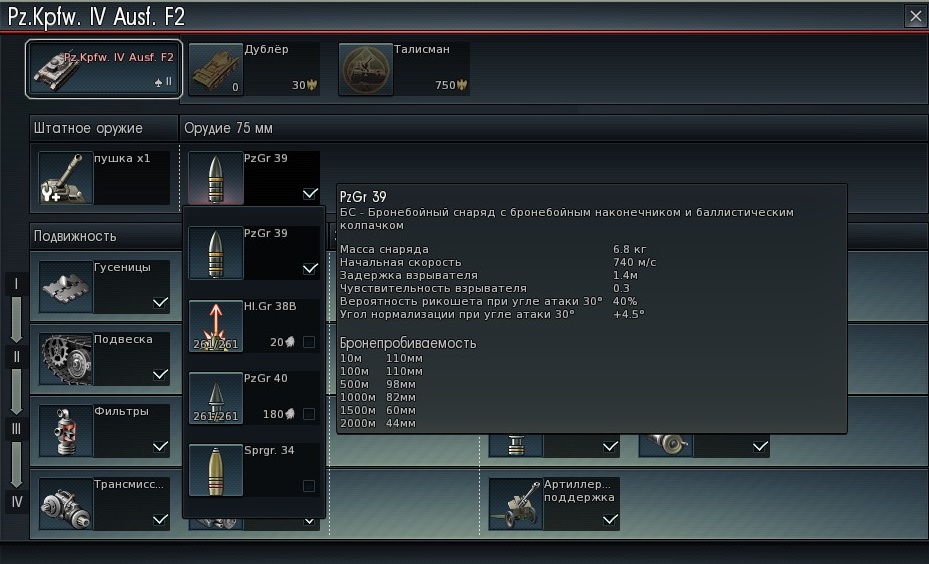Select the Фильтры filters module

tap(104, 430)
